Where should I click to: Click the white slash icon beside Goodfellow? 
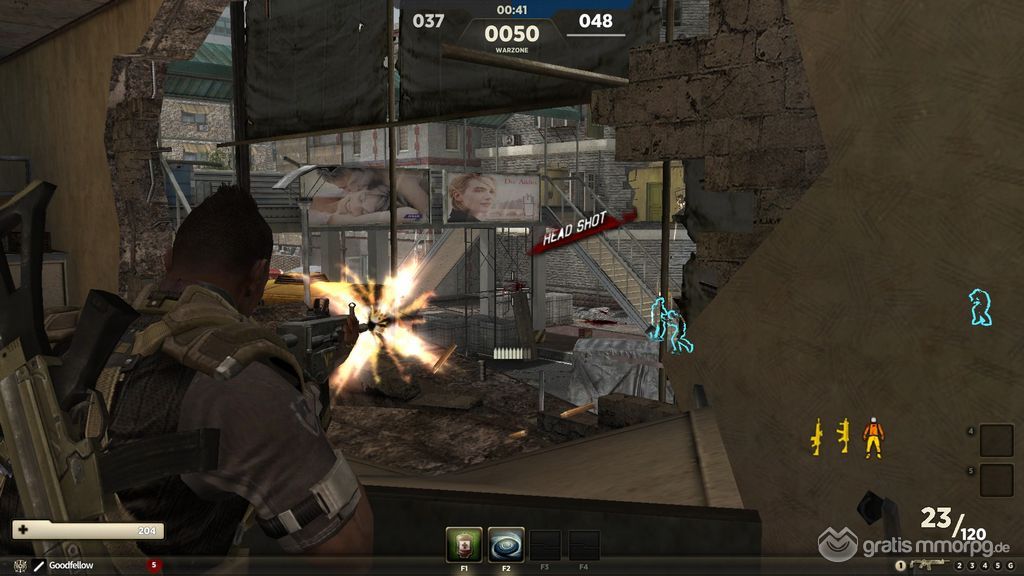39,566
